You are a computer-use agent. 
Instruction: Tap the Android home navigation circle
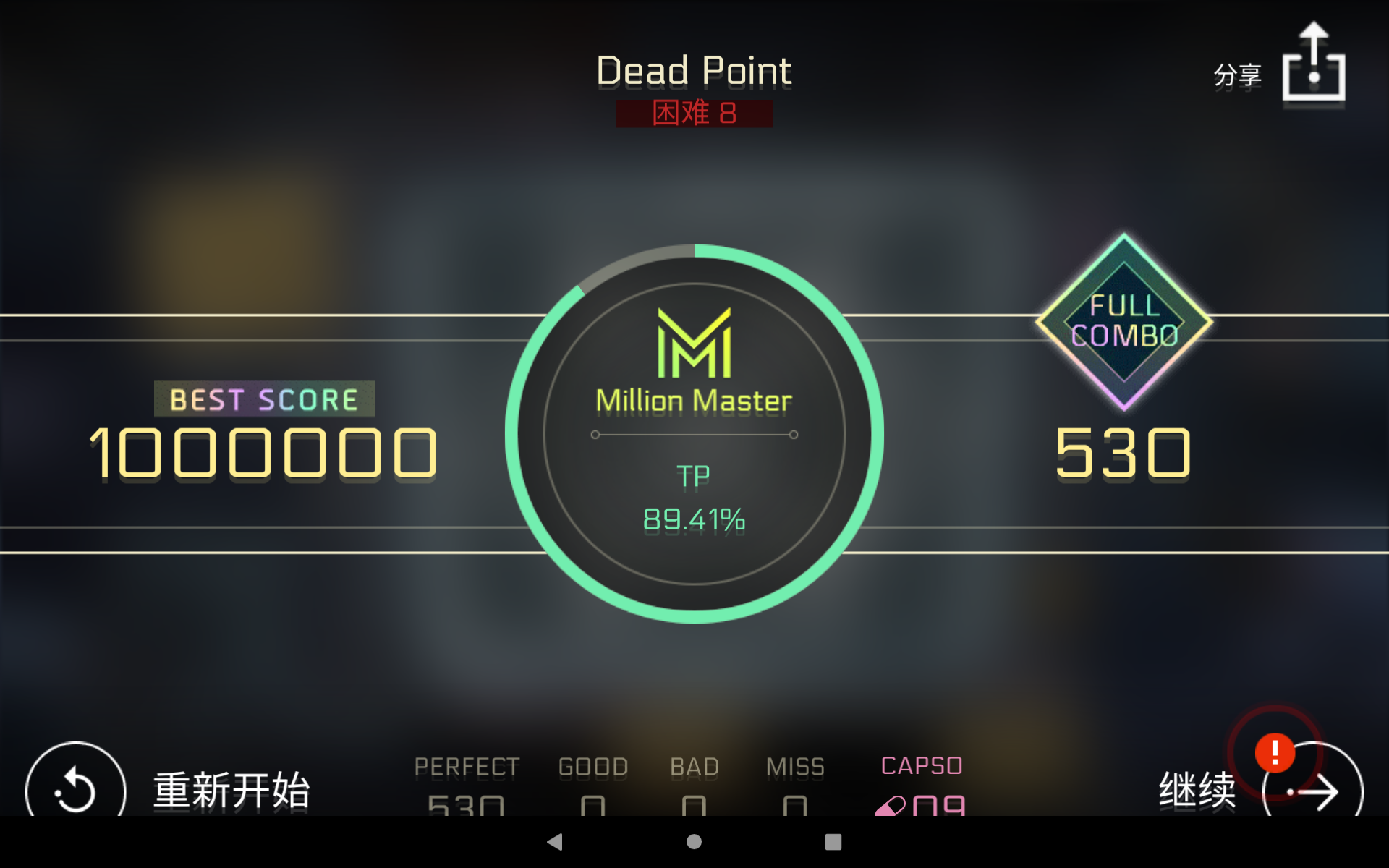[x=694, y=842]
